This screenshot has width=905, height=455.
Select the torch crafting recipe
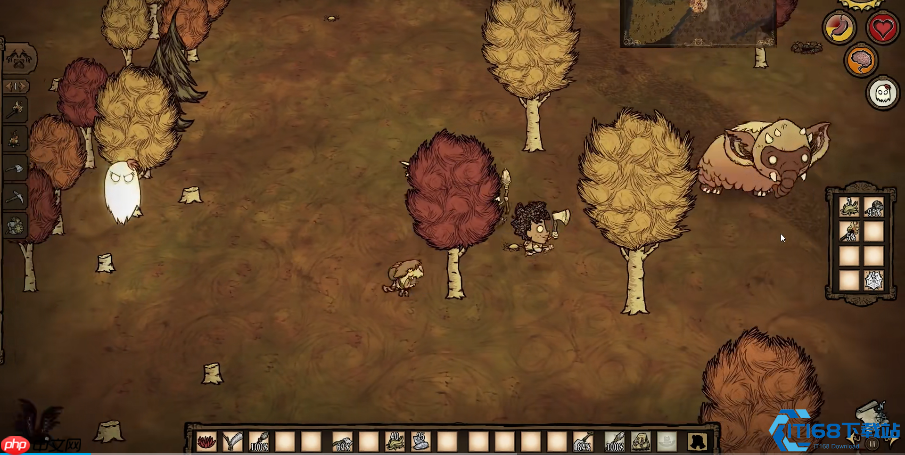16,110
